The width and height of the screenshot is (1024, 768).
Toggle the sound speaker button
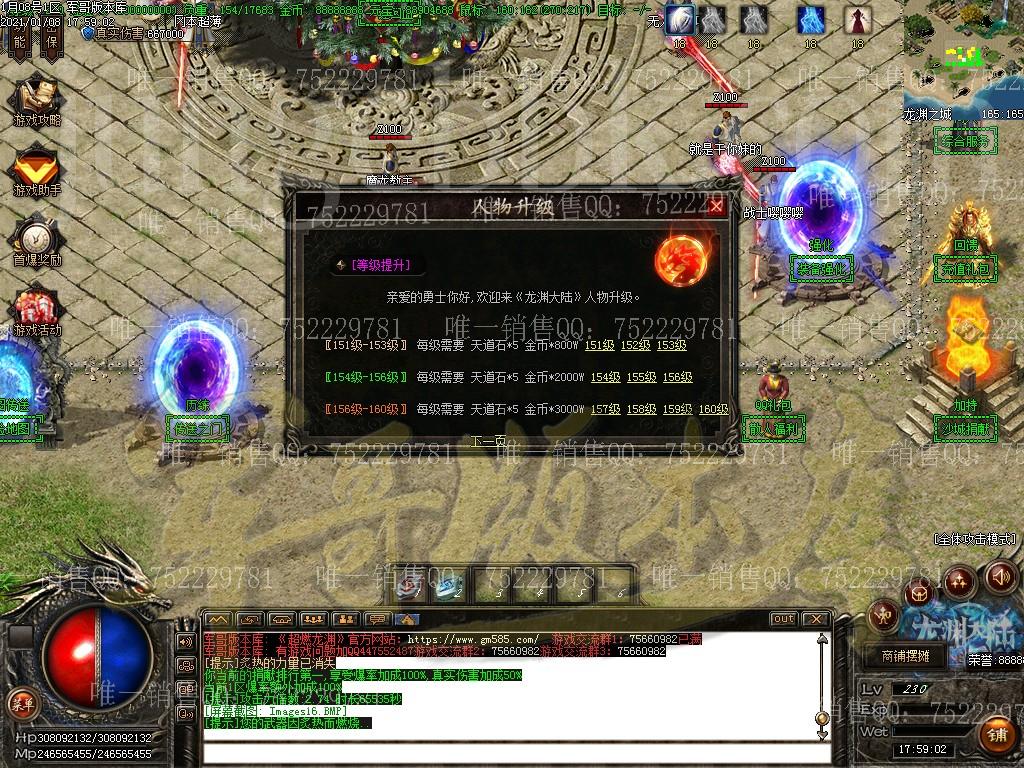[1002, 577]
